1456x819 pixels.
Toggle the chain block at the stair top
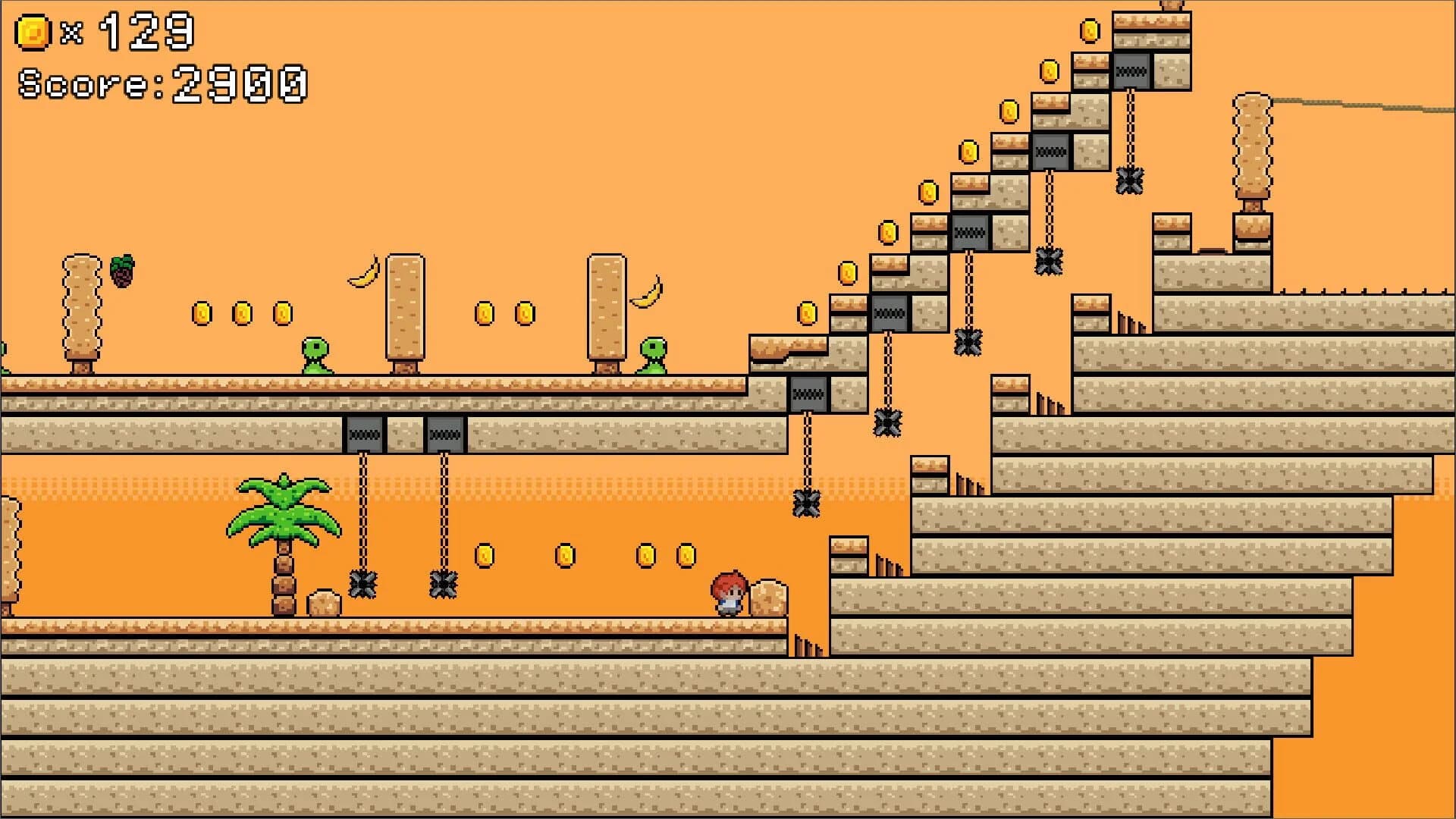click(1131, 72)
